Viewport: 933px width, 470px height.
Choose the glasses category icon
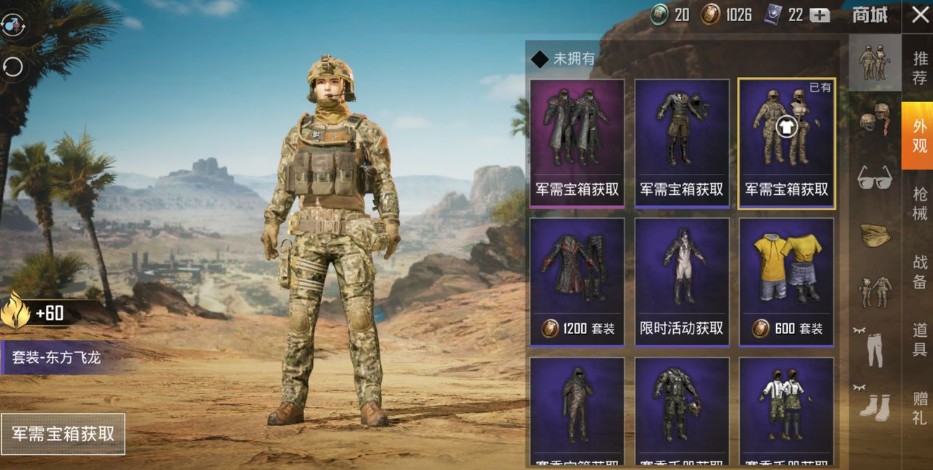coord(874,178)
